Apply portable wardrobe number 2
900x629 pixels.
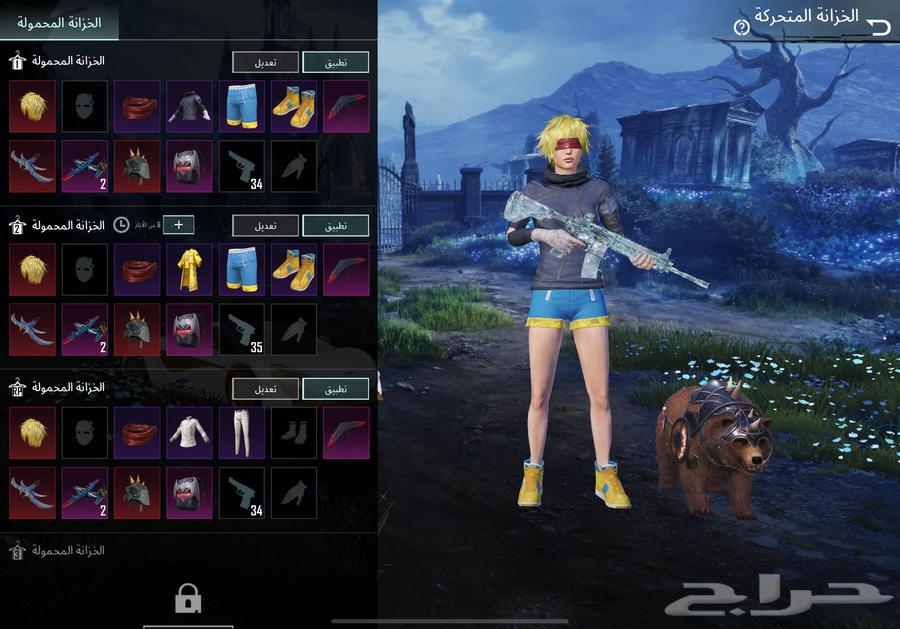pyautogui.click(x=335, y=226)
